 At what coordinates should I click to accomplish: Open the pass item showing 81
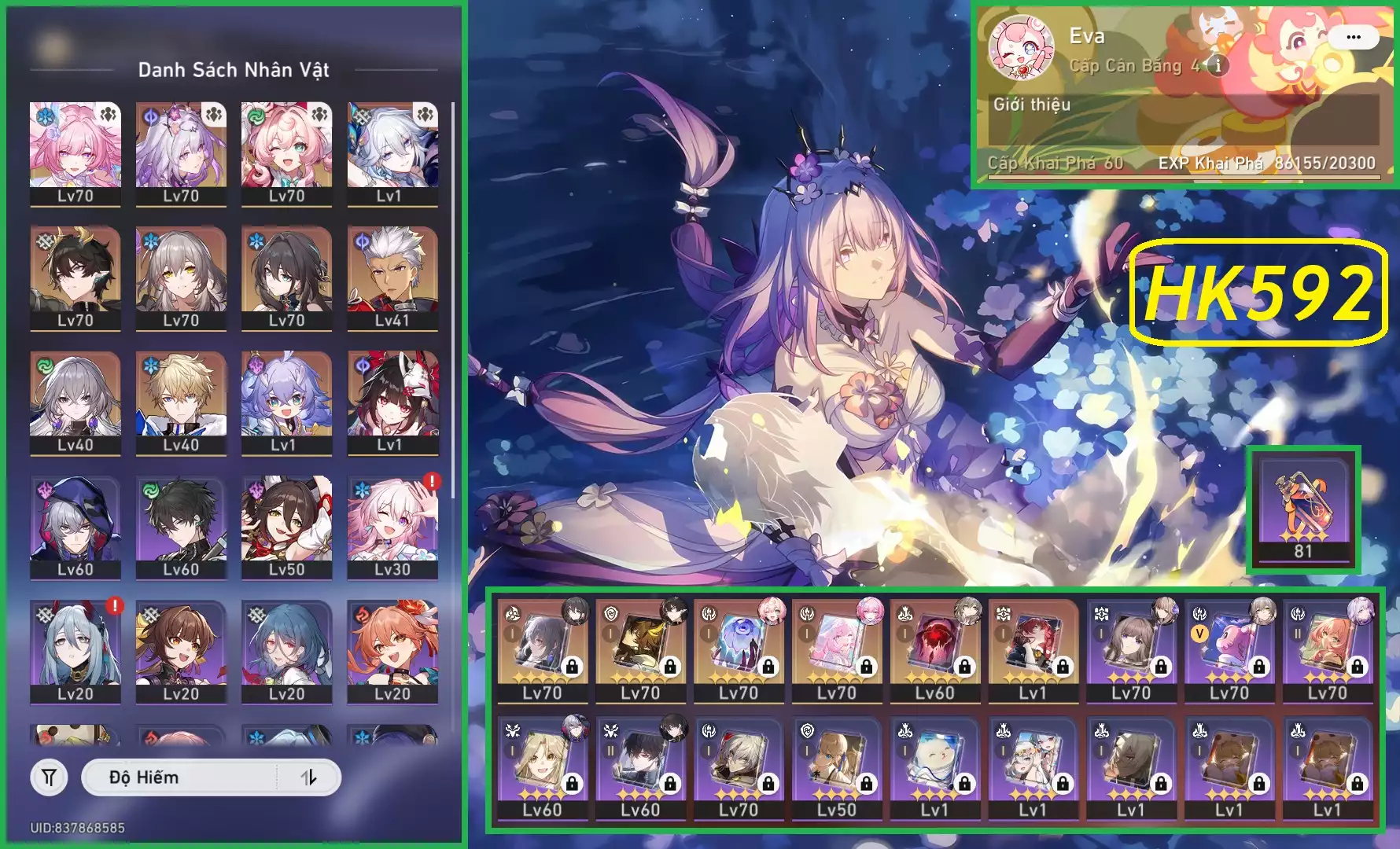(x=1303, y=508)
